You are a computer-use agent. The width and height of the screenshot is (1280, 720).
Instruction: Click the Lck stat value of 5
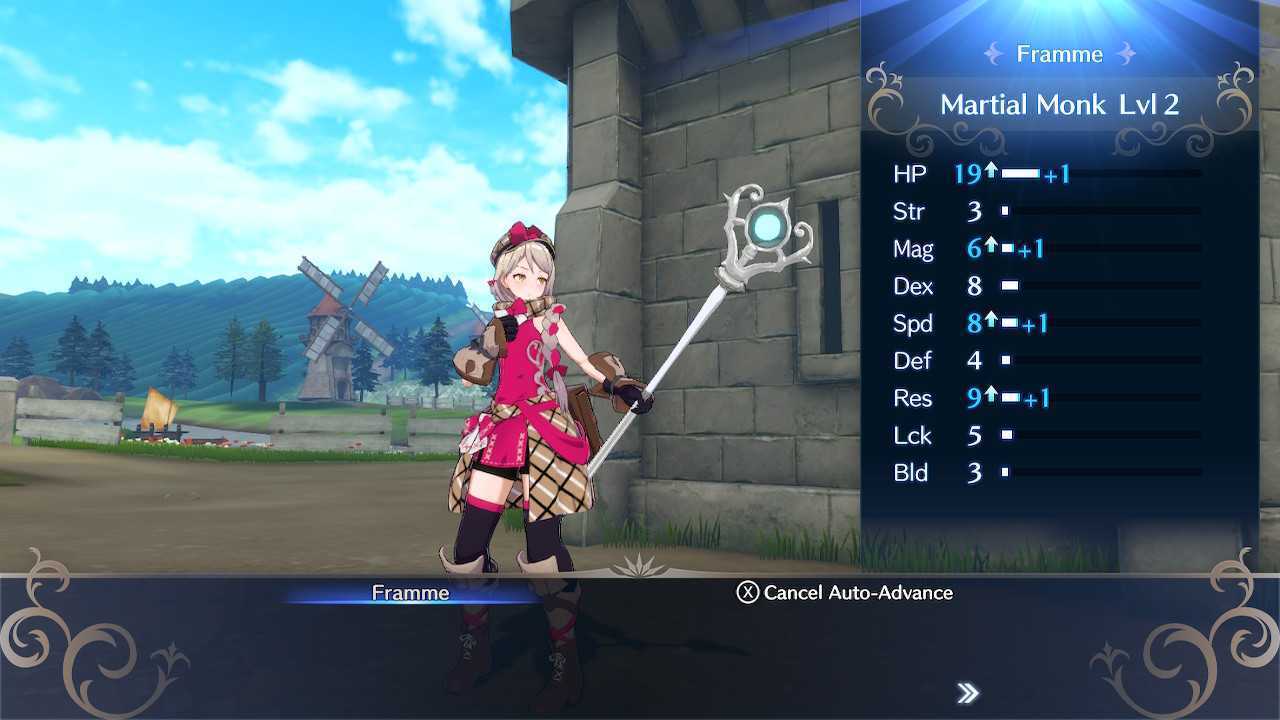tap(974, 435)
